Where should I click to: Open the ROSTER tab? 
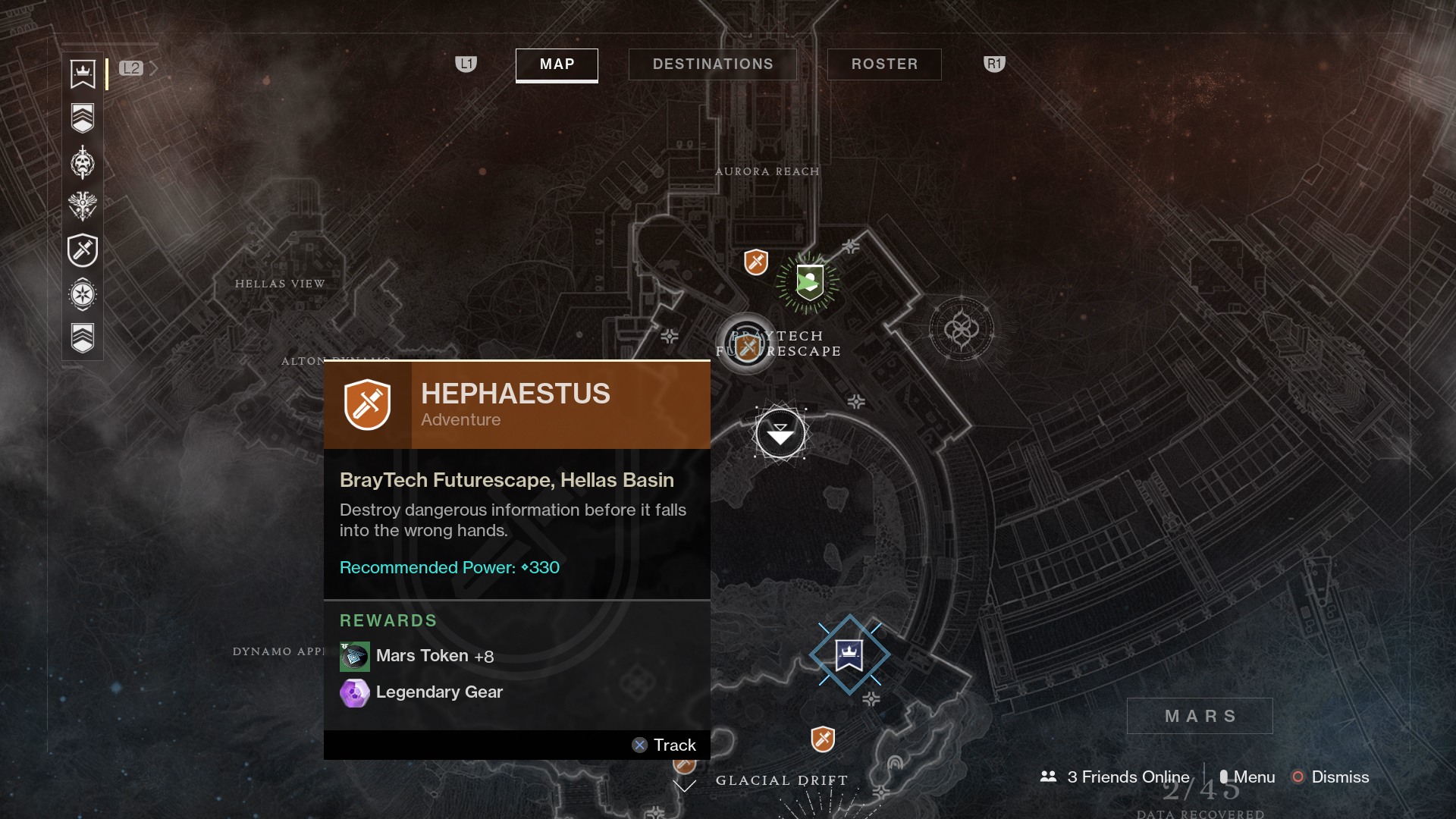883,64
